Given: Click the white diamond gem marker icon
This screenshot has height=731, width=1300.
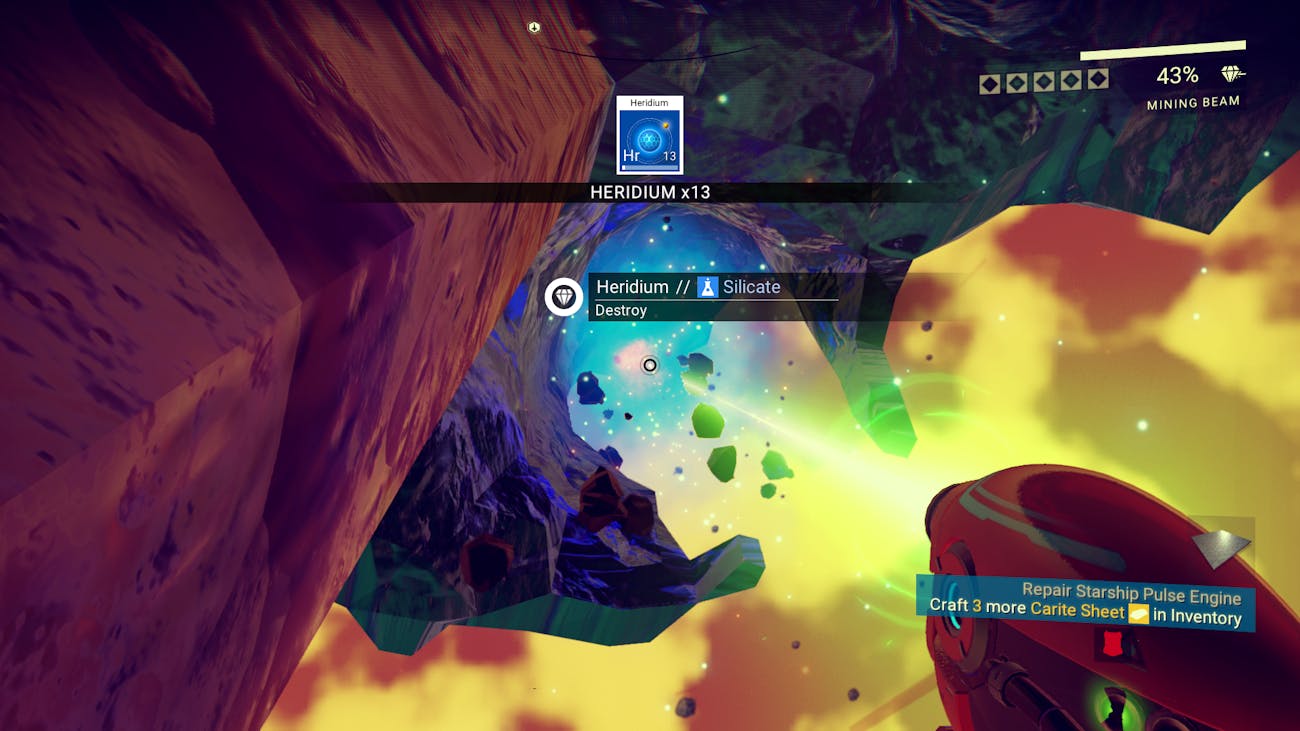Looking at the screenshot, I should pyautogui.click(x=563, y=297).
